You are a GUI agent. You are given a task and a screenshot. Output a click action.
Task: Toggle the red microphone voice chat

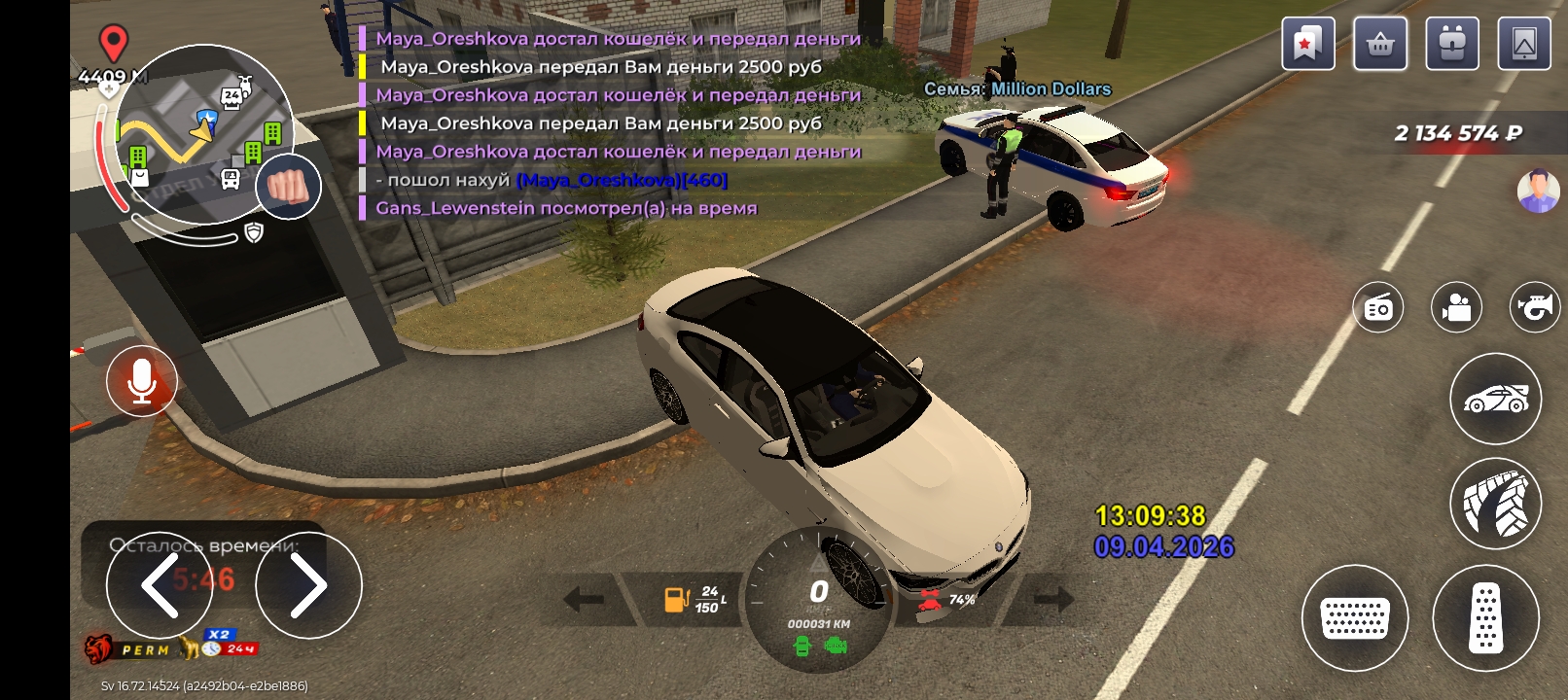pos(142,380)
